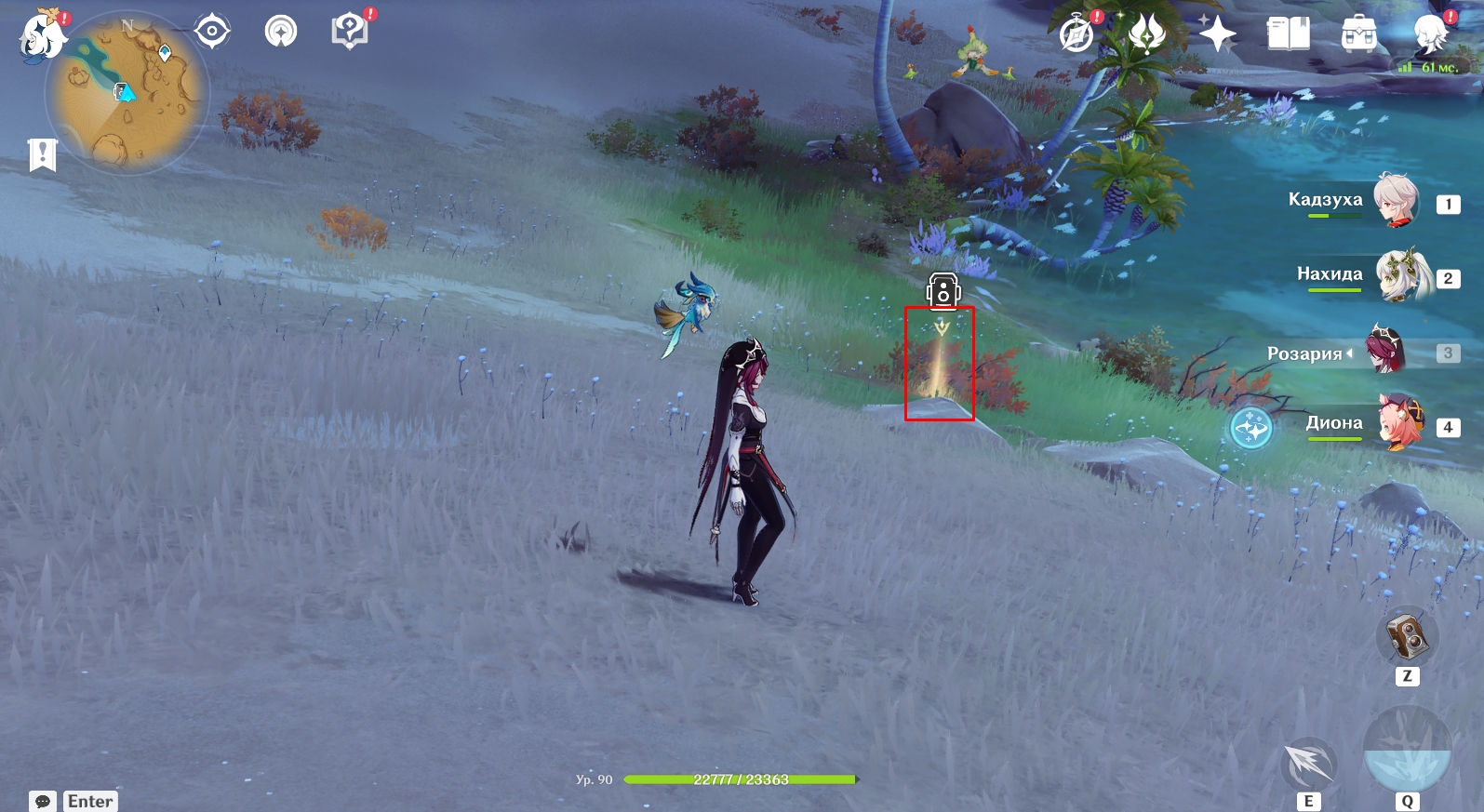The height and width of the screenshot is (812, 1484).
Task: Open the map via the minimap
Action: [127, 93]
